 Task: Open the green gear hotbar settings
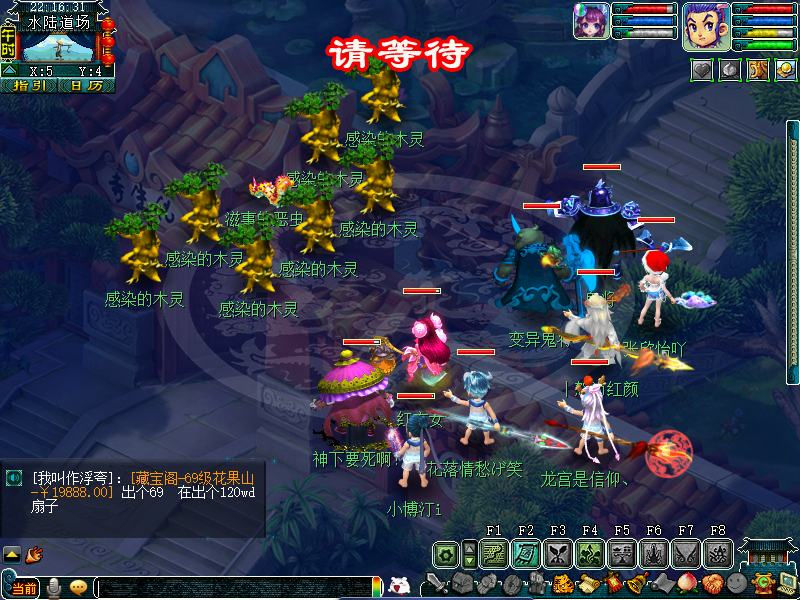tap(446, 553)
